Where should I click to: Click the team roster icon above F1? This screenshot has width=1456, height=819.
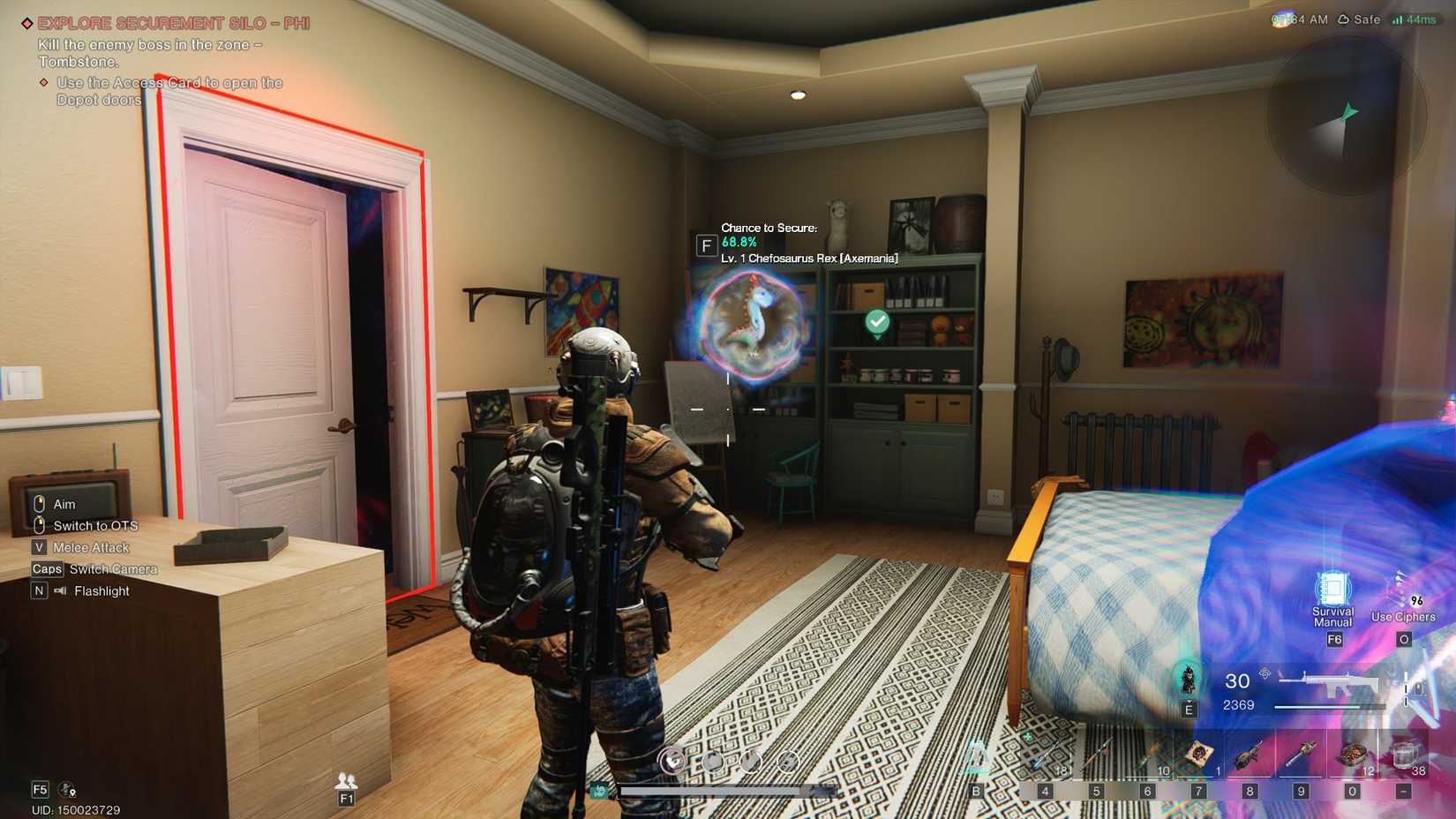[347, 779]
